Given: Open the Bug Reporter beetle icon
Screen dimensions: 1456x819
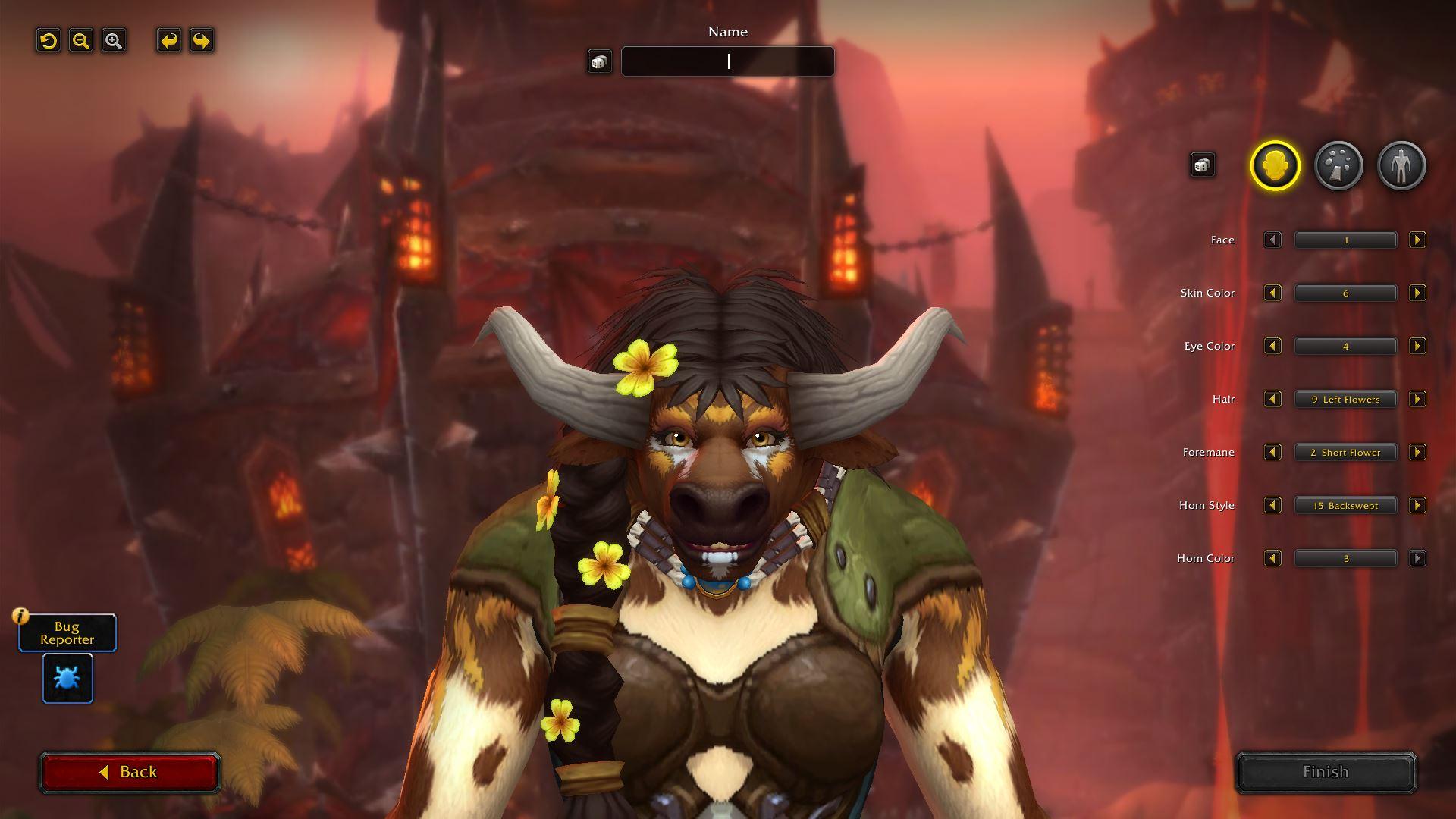Looking at the screenshot, I should (67, 678).
